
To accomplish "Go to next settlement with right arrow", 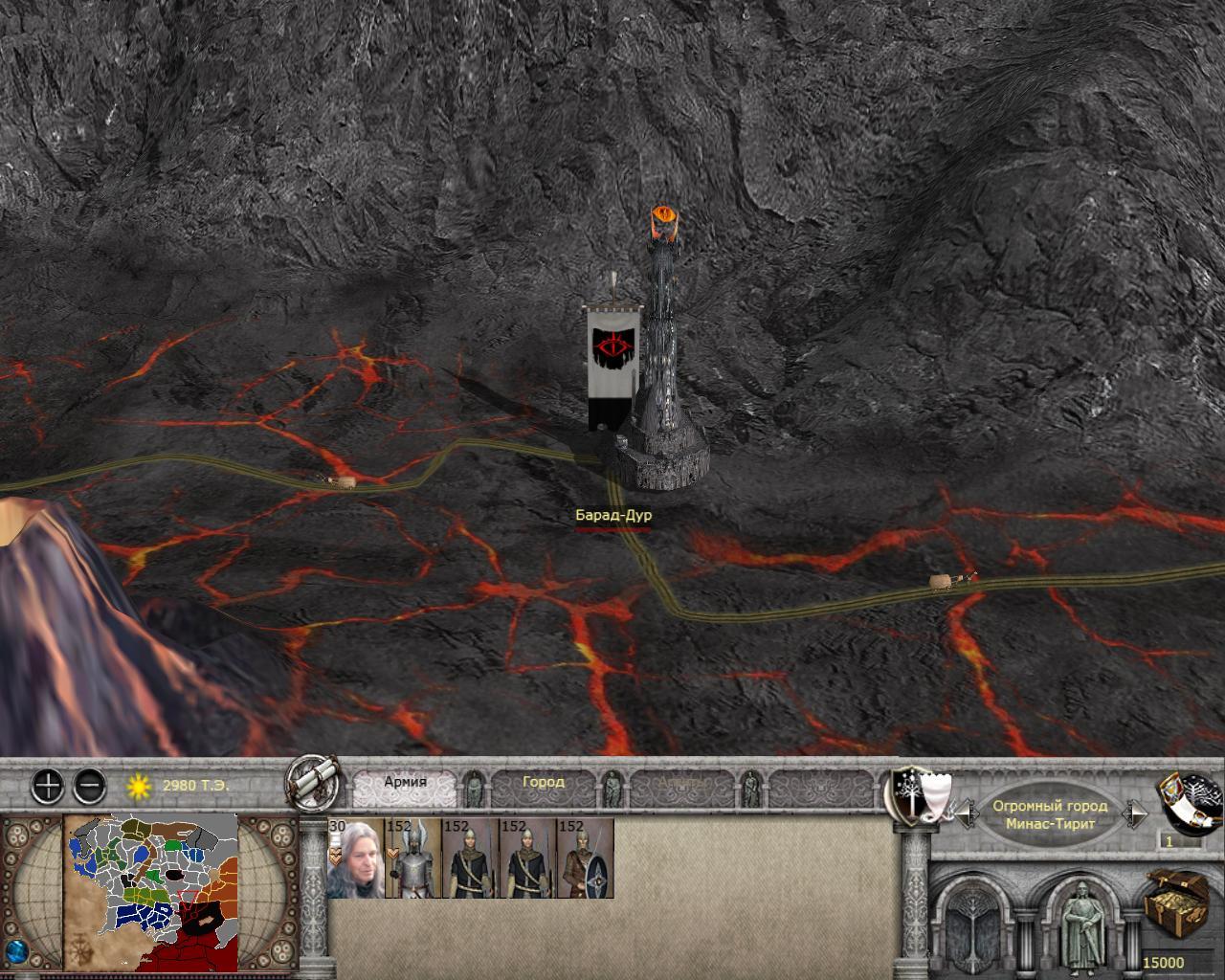I will 1136,815.
